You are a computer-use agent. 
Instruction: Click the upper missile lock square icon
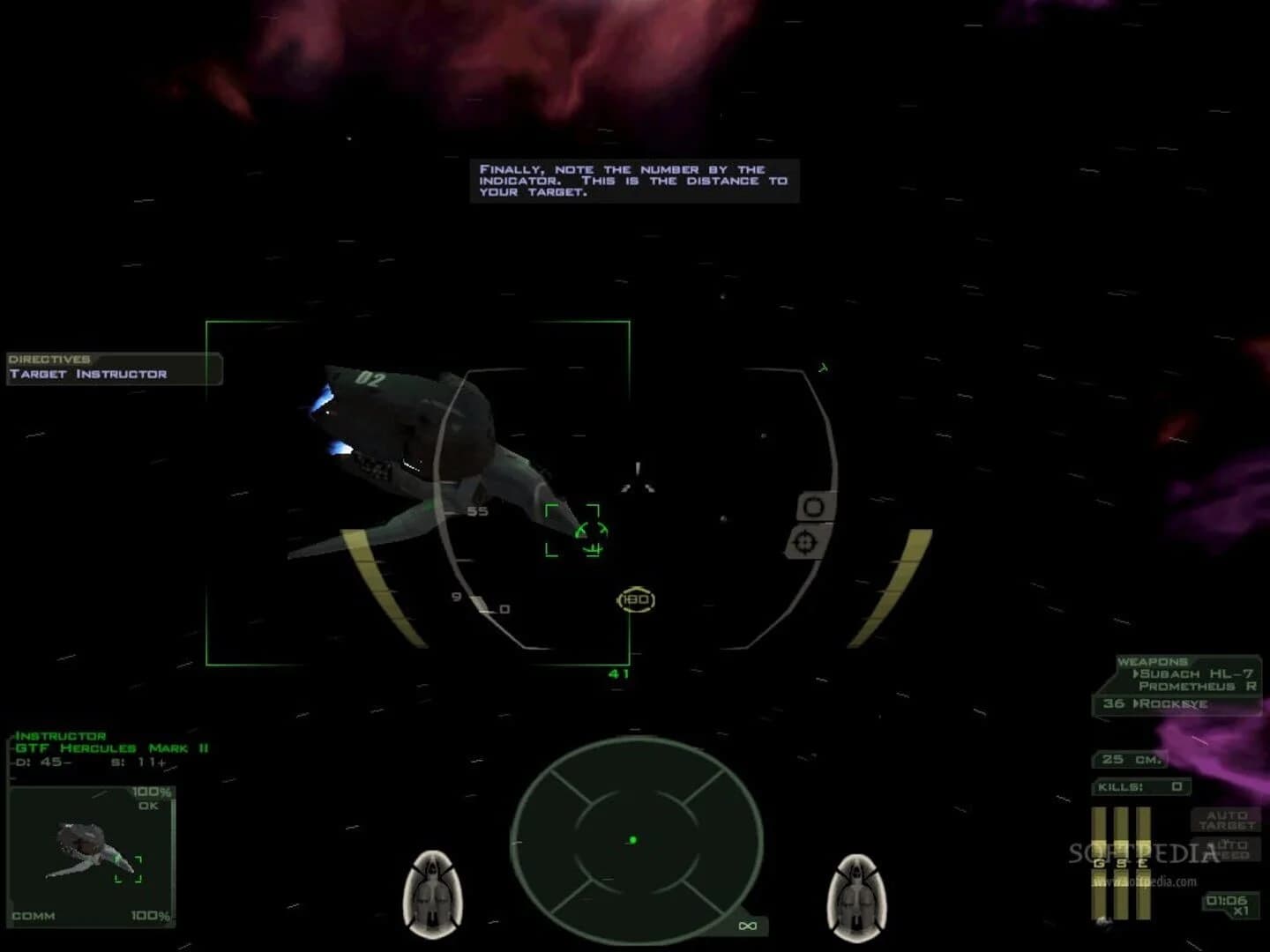(x=811, y=506)
